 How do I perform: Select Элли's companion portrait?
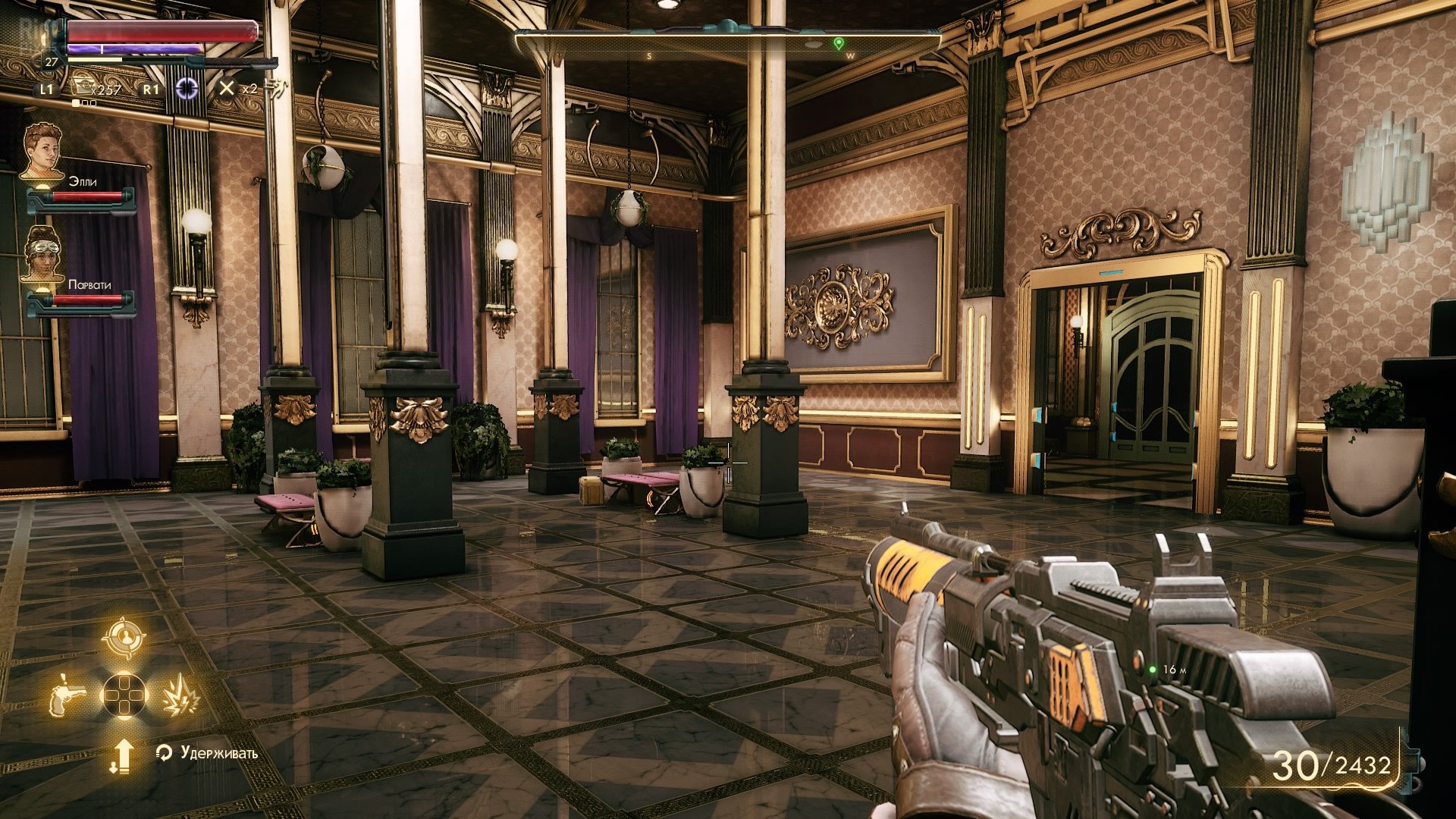tap(42, 150)
